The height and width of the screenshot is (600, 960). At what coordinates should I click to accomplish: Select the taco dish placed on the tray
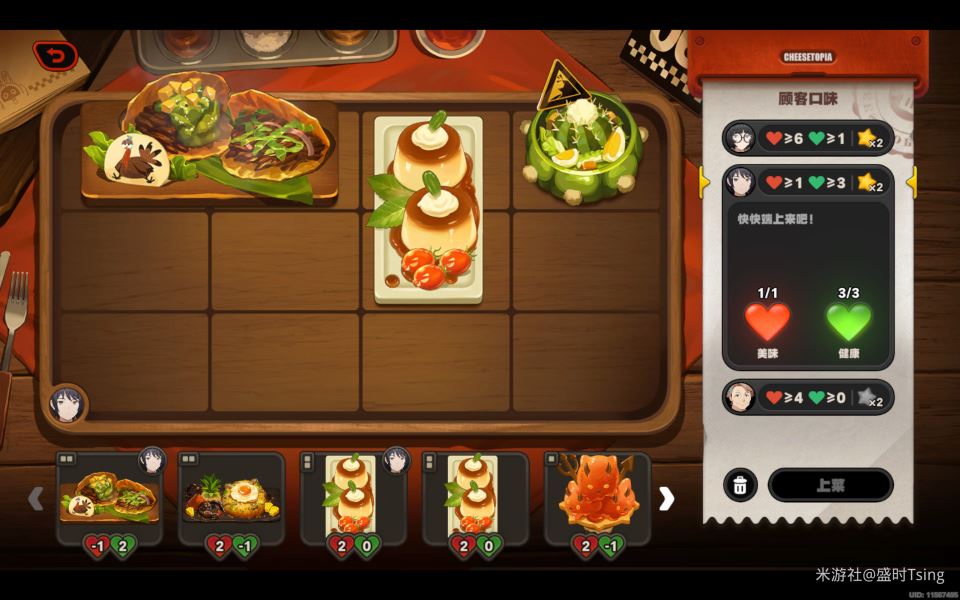[209, 148]
